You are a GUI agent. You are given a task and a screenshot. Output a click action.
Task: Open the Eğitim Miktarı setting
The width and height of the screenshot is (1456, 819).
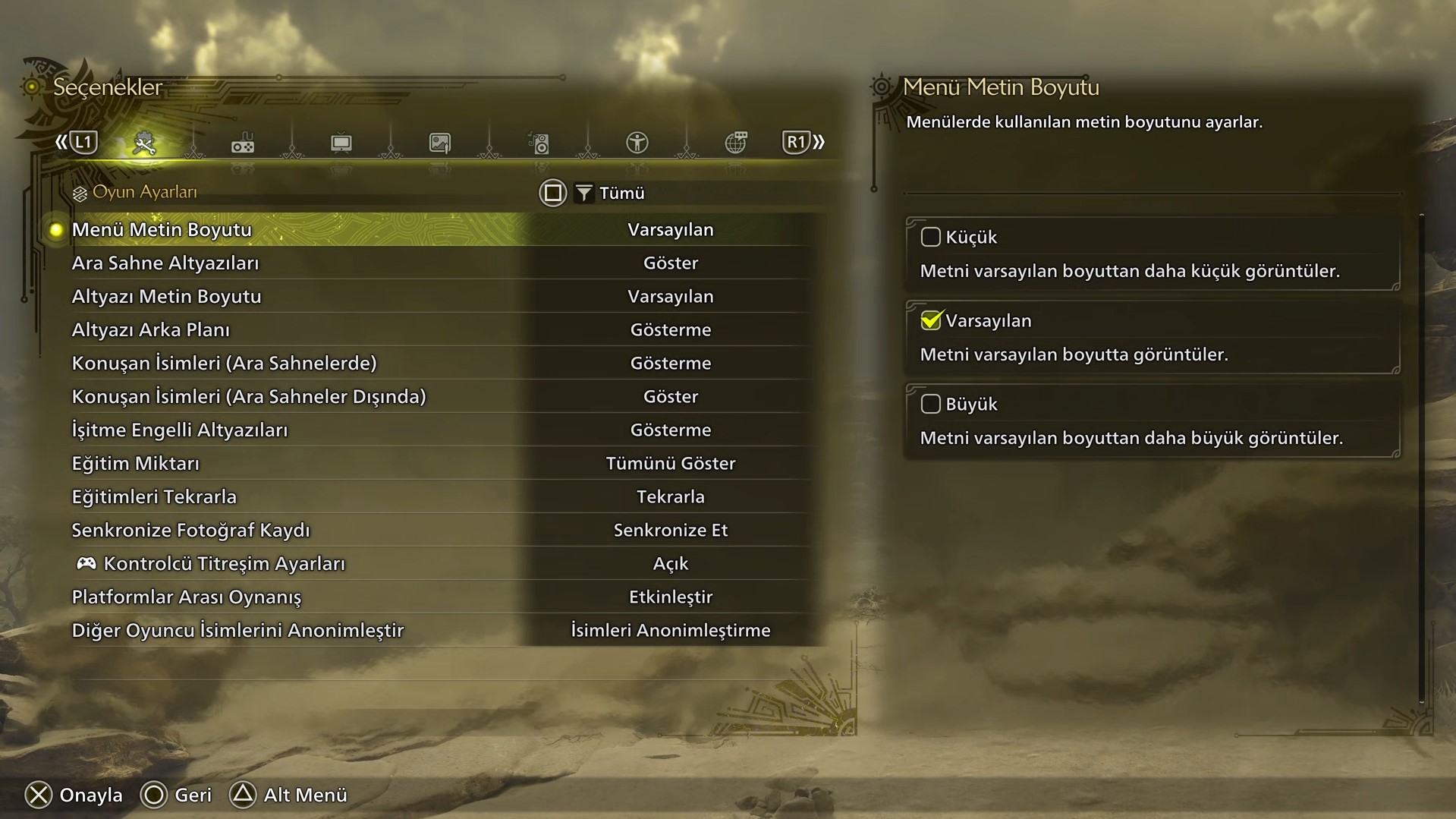[135, 463]
